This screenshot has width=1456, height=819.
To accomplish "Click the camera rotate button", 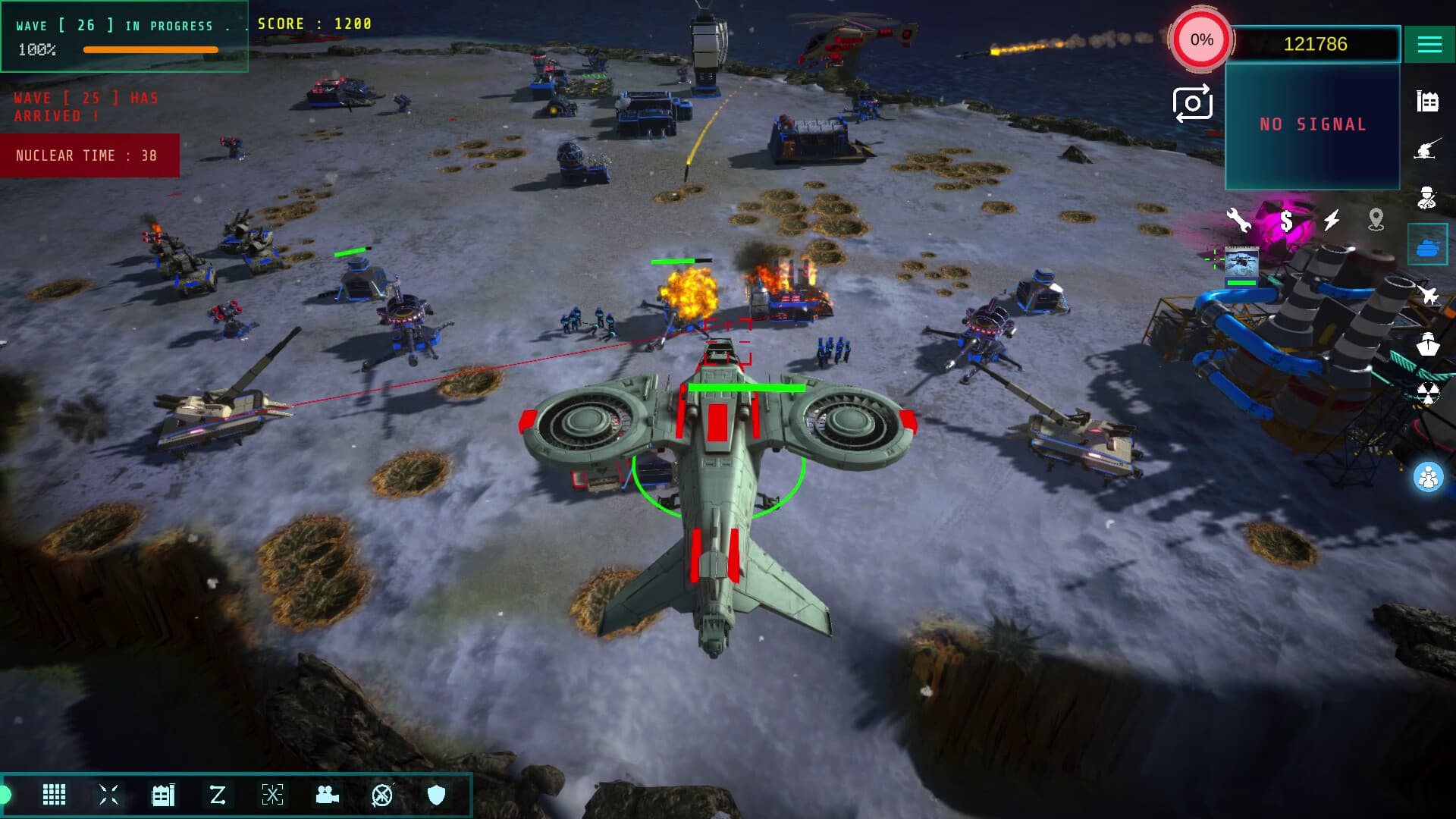I will (x=1192, y=103).
